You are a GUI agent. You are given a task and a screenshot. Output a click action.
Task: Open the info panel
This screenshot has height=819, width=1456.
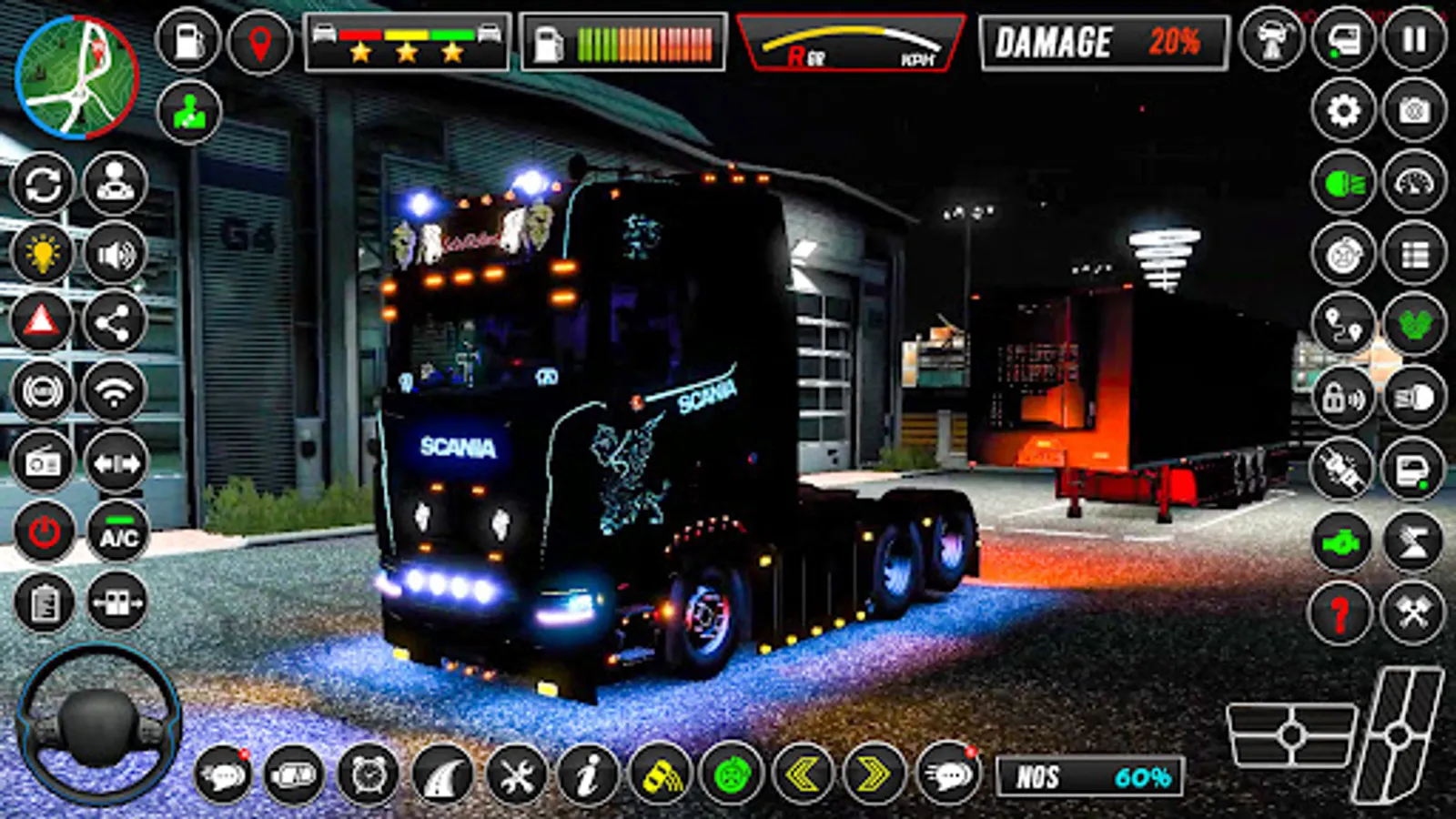586,775
